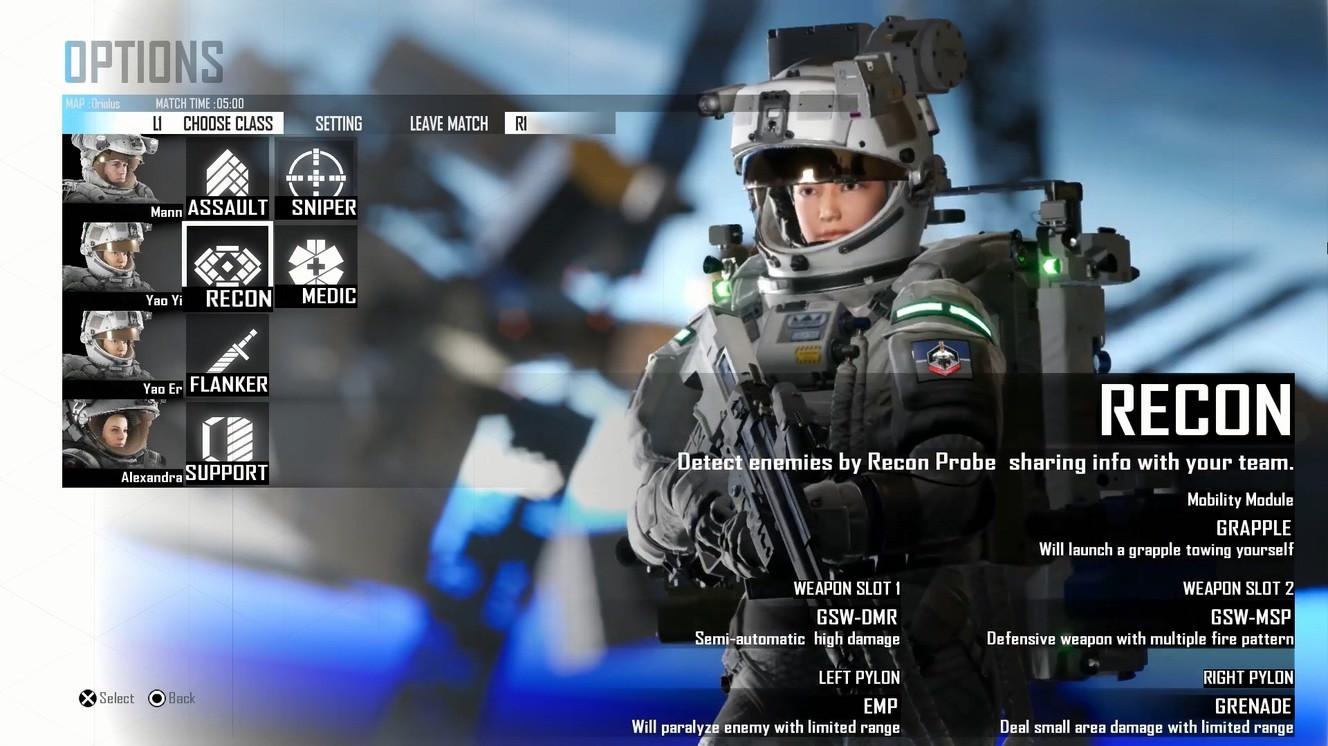Choose the Weapon Slot 2 GSW-MSP entry
Screen dimensions: 1328x746
click(x=1250, y=617)
